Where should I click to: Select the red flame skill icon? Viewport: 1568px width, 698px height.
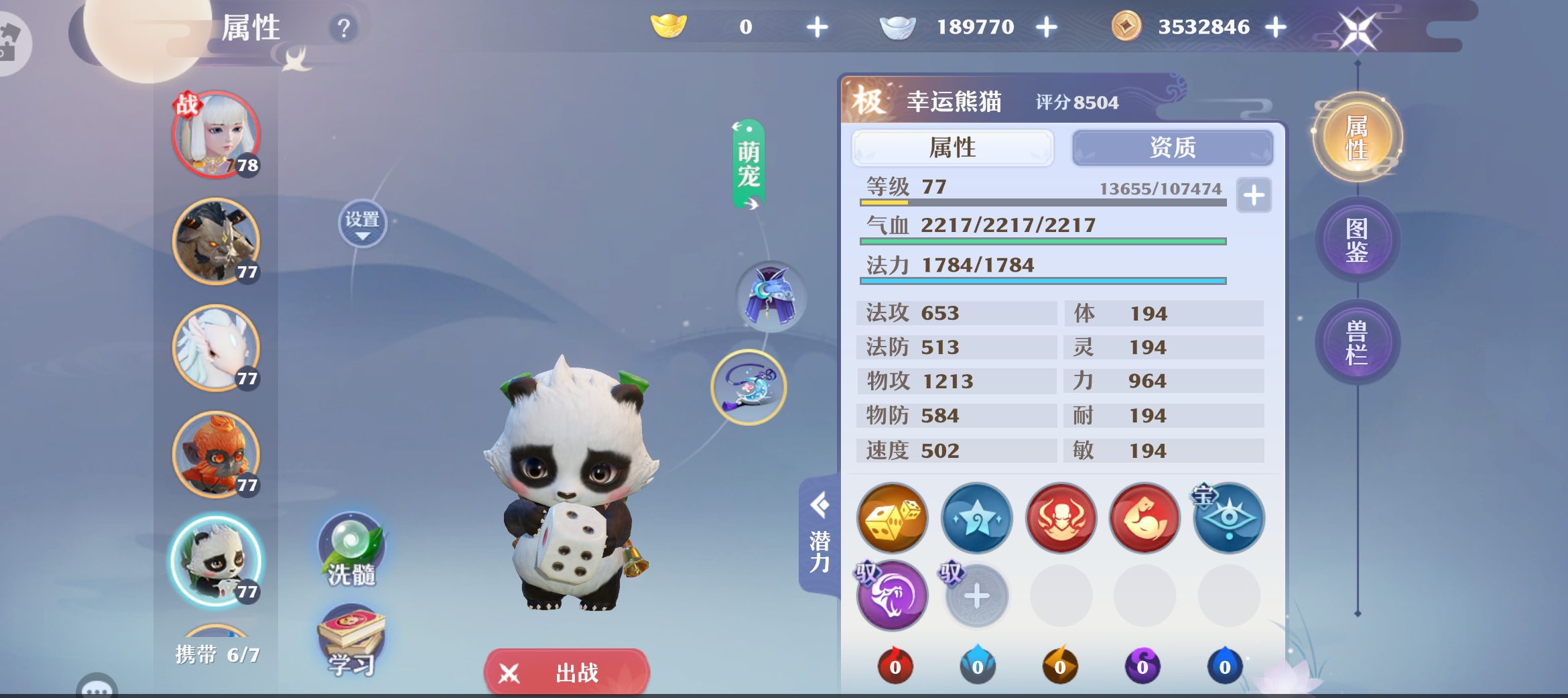(x=1061, y=520)
